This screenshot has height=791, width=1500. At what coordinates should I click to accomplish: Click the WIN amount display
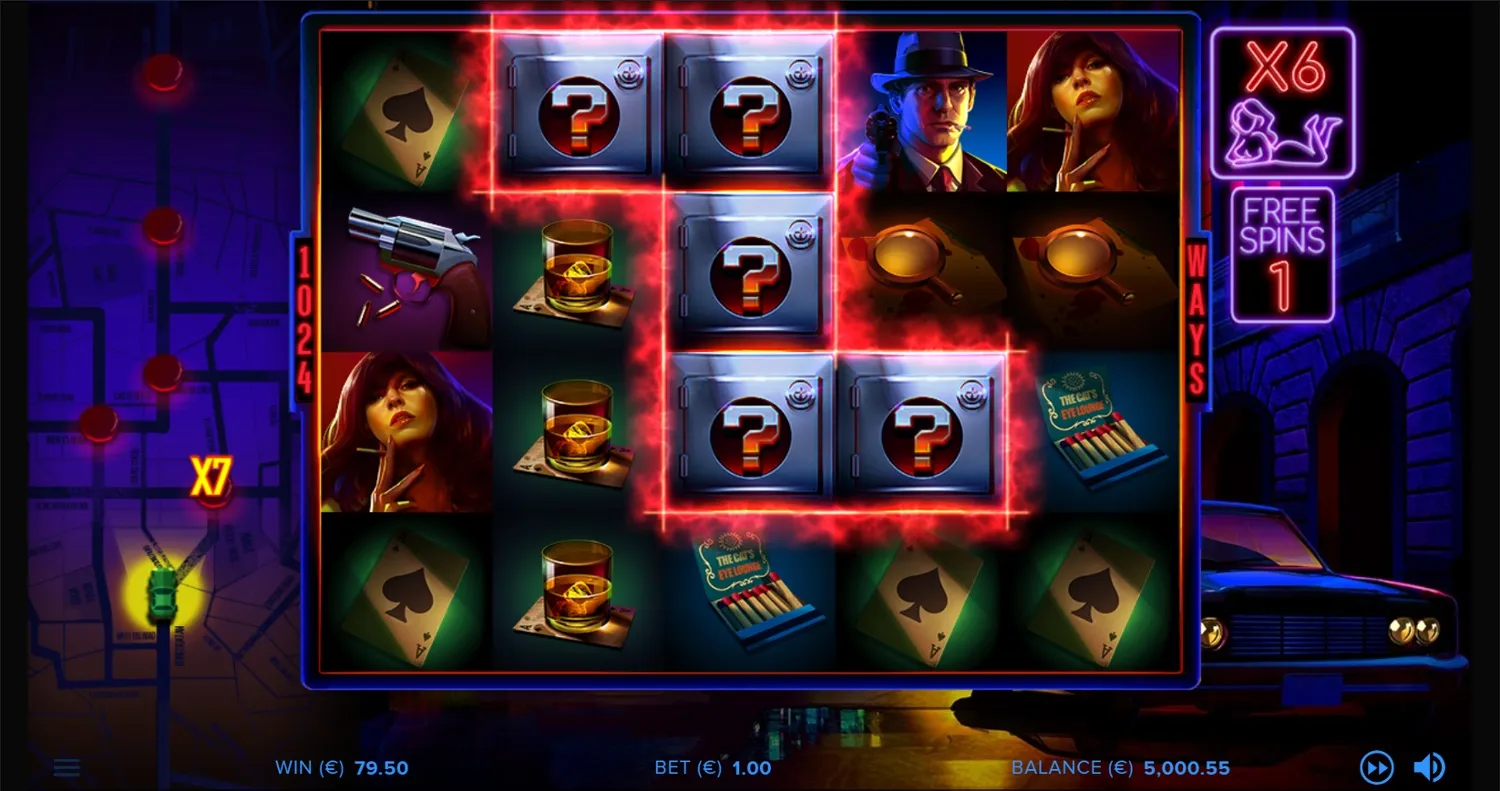pos(340,768)
